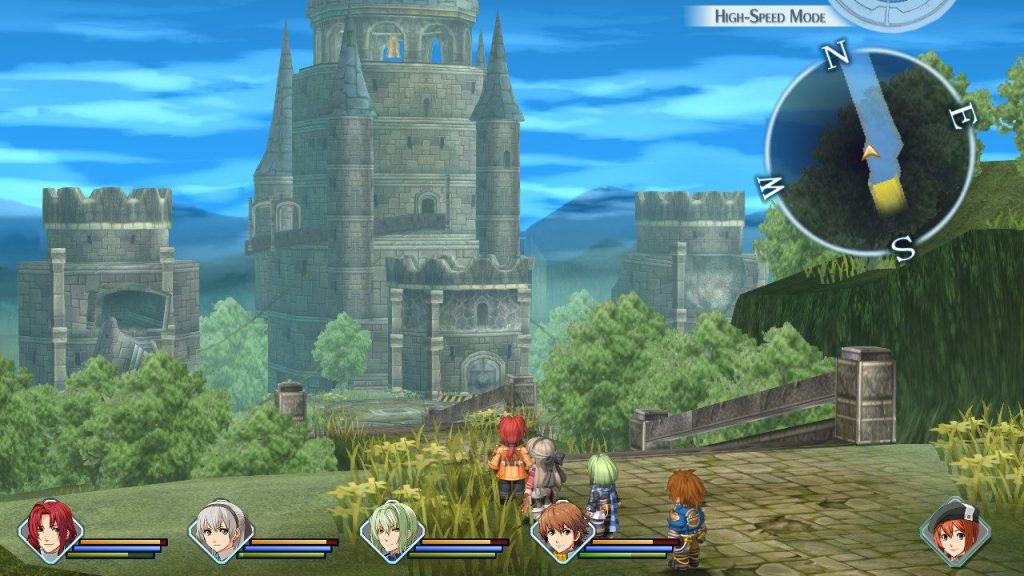This screenshot has height=576, width=1024.
Task: Click the support character portrait with cap
Action: point(955,531)
